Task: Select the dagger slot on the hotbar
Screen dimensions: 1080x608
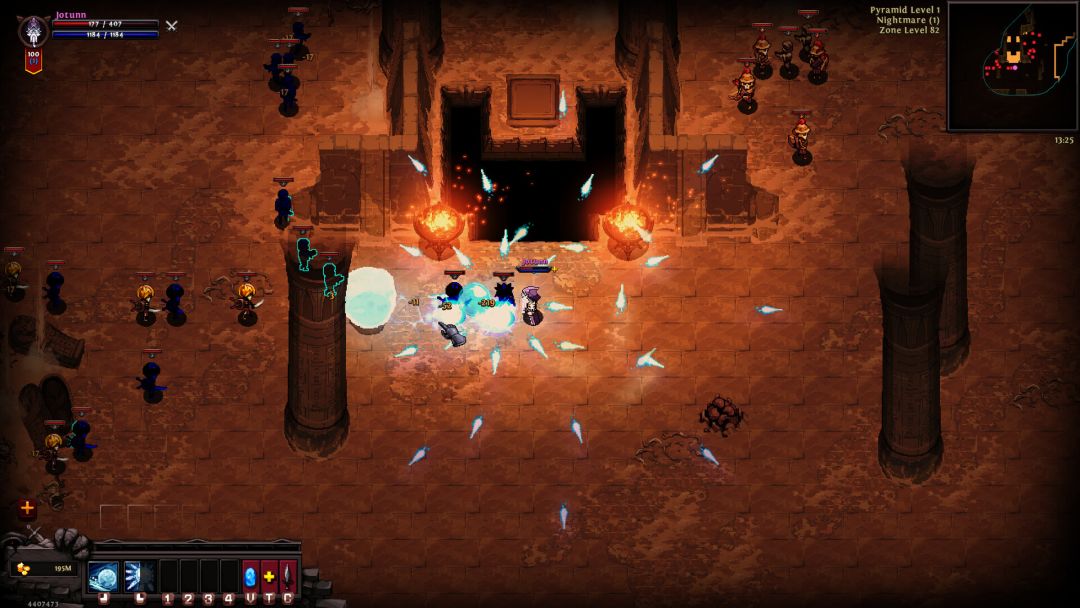Action: coord(288,576)
